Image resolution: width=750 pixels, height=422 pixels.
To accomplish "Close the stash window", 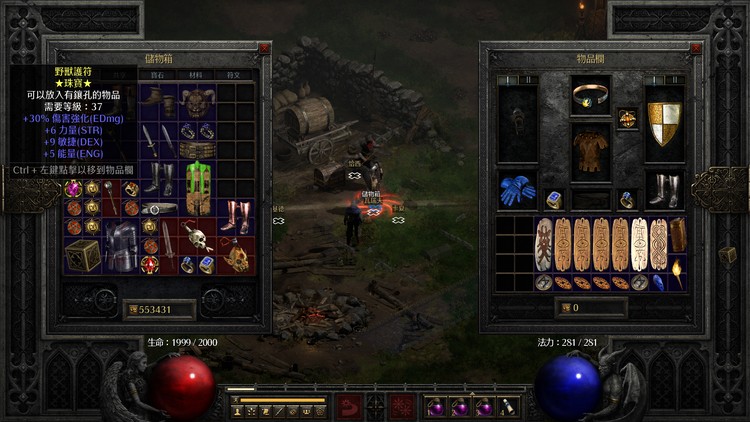I will pyautogui.click(x=264, y=47).
